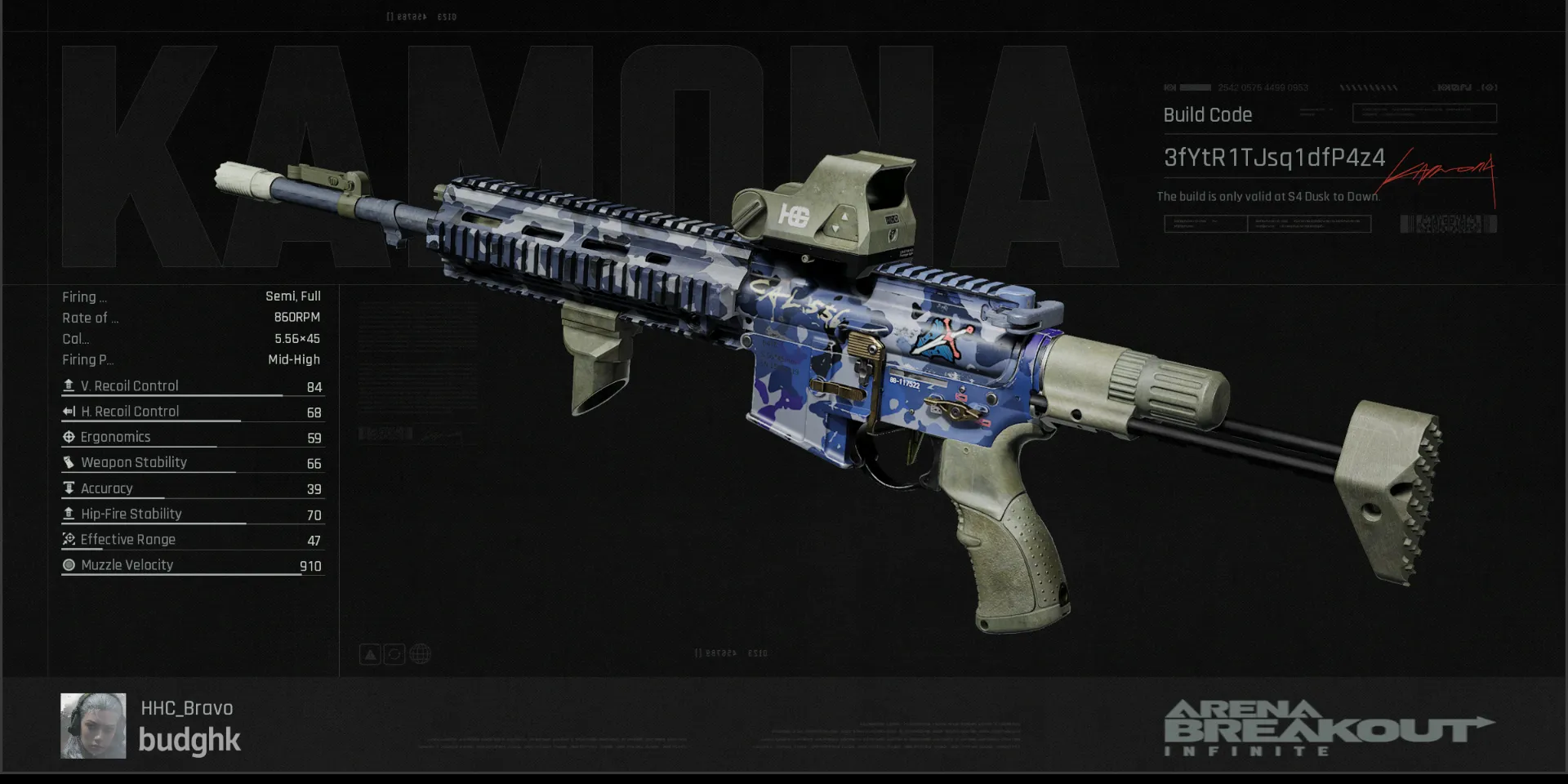
Task: Select the build code 3fYtR1TJsq1dfP4z4
Action: pos(1273,158)
